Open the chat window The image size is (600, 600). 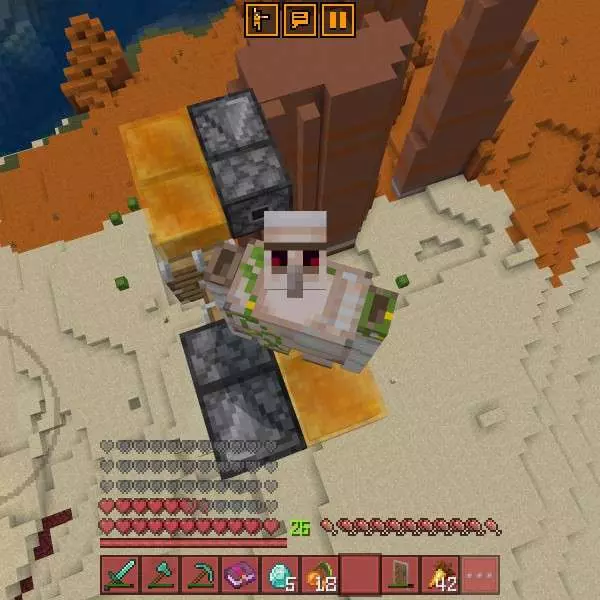(x=299, y=19)
